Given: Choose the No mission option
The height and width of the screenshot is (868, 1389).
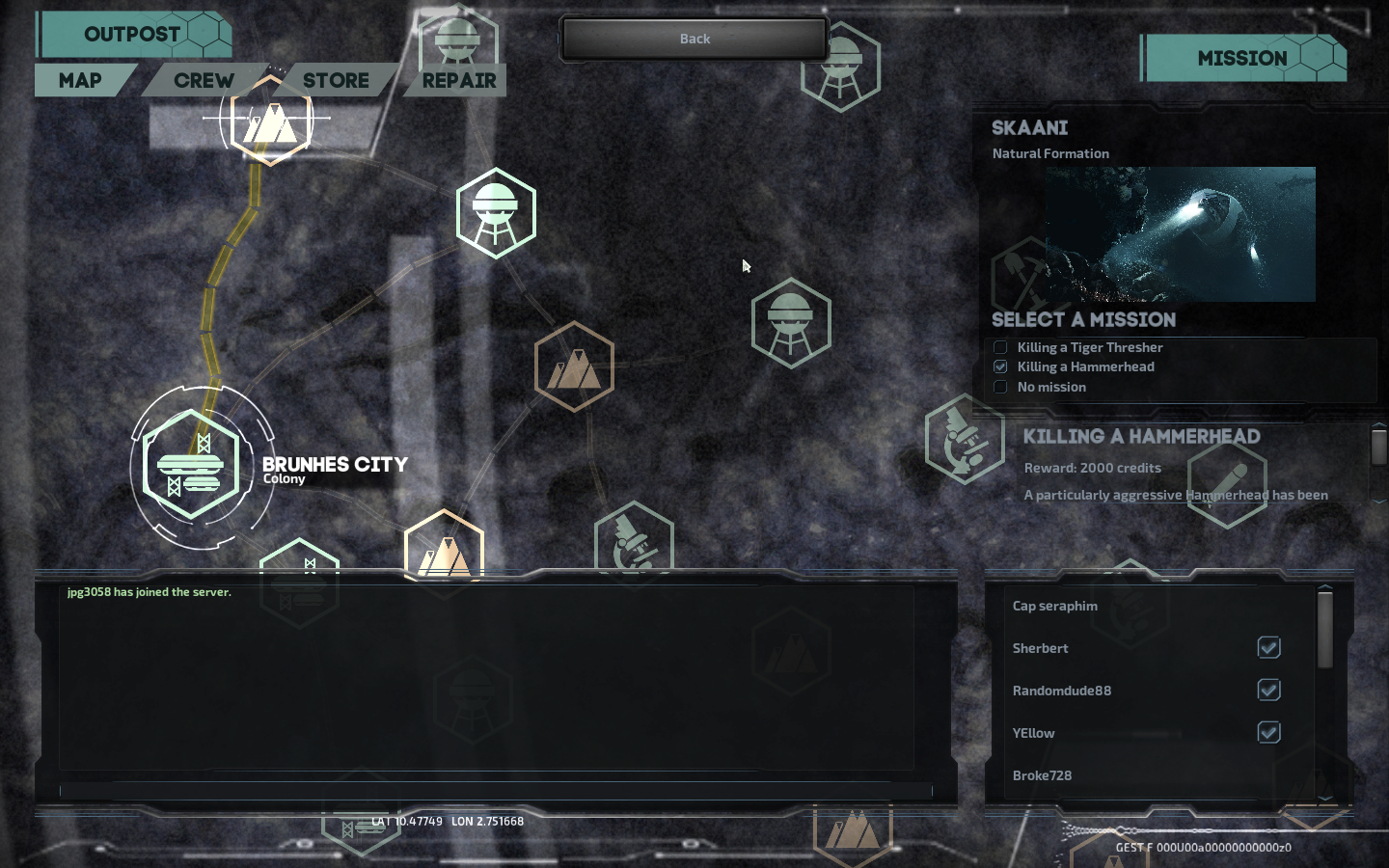Looking at the screenshot, I should [1000, 387].
